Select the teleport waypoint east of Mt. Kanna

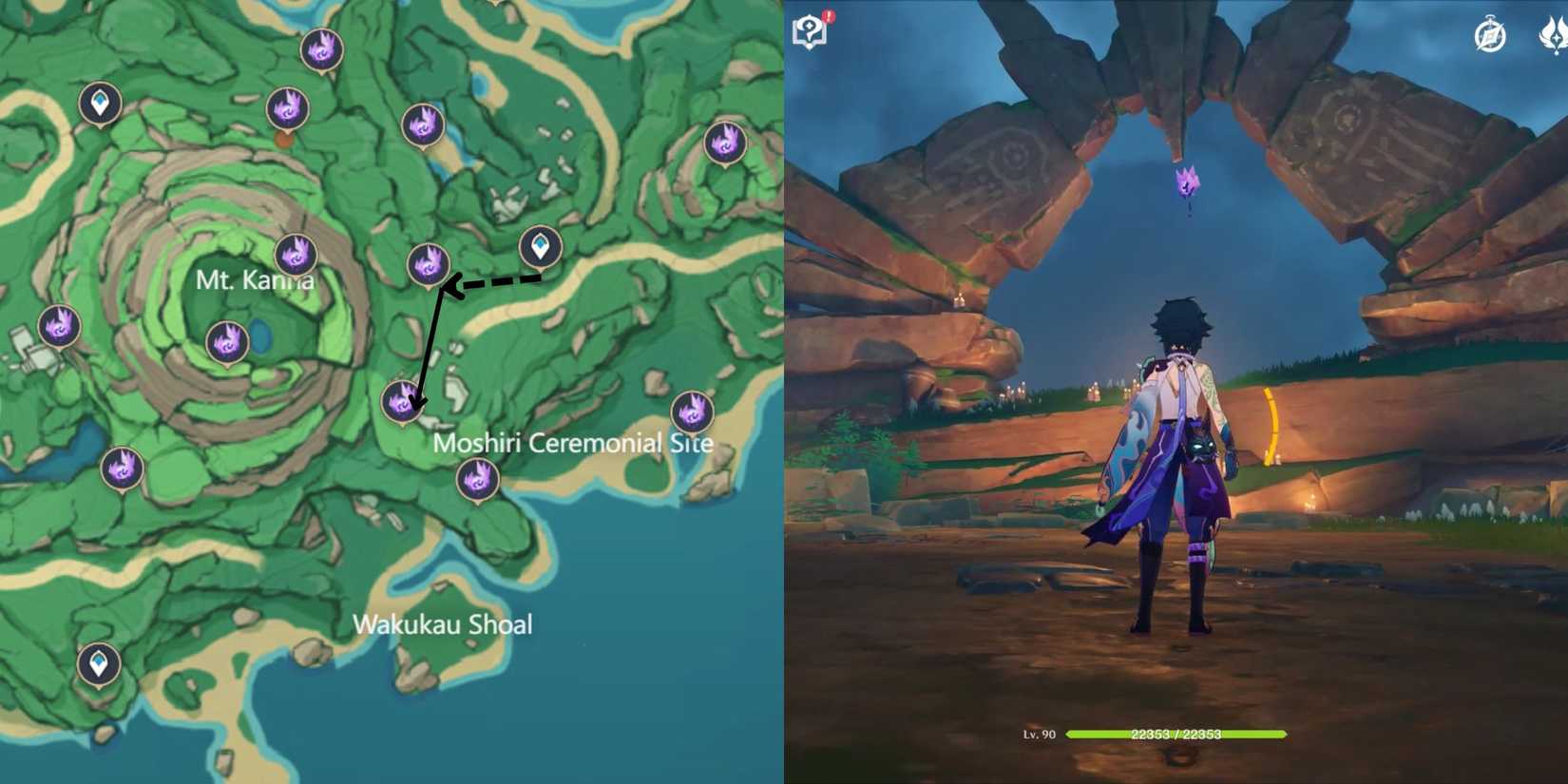pyautogui.click(x=538, y=246)
